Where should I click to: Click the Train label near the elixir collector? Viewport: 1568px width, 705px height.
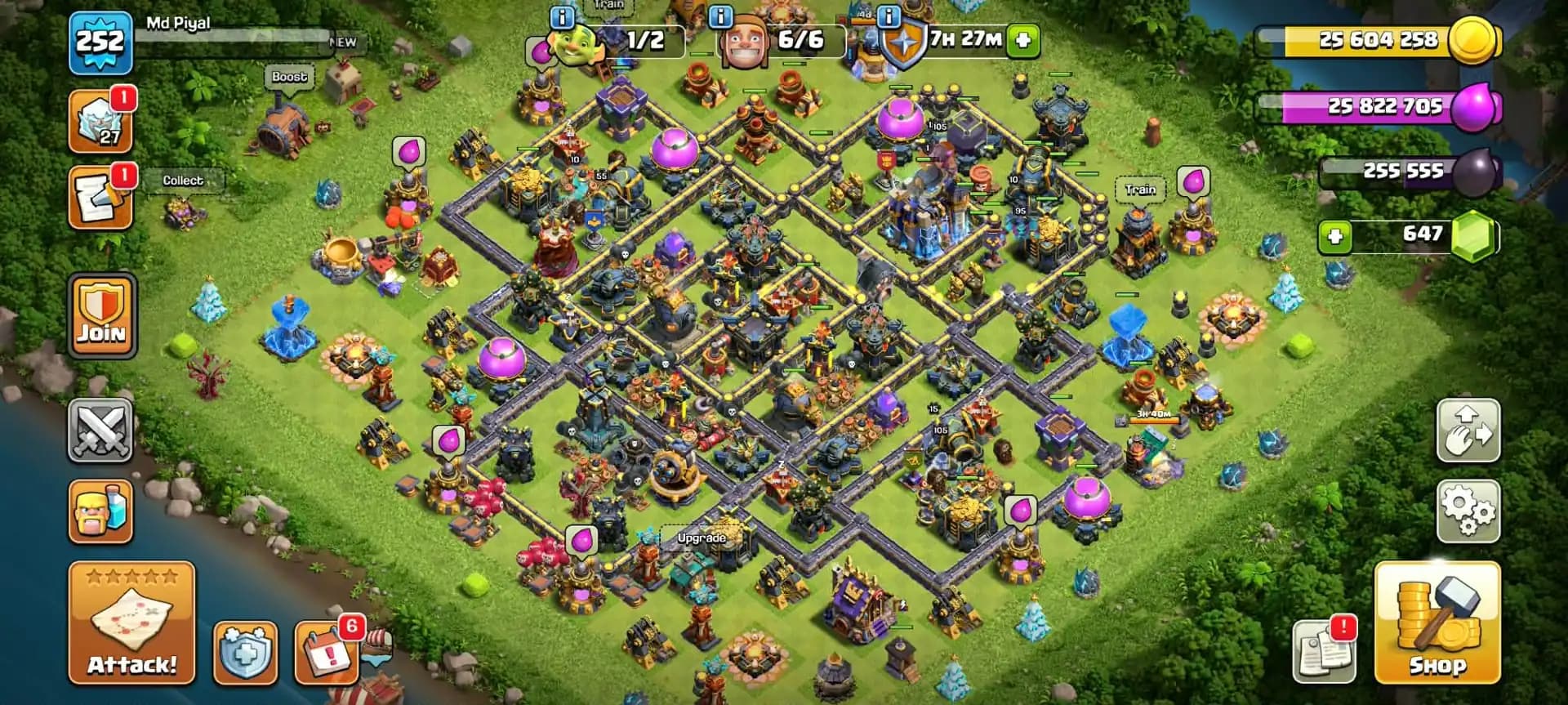tap(1138, 189)
